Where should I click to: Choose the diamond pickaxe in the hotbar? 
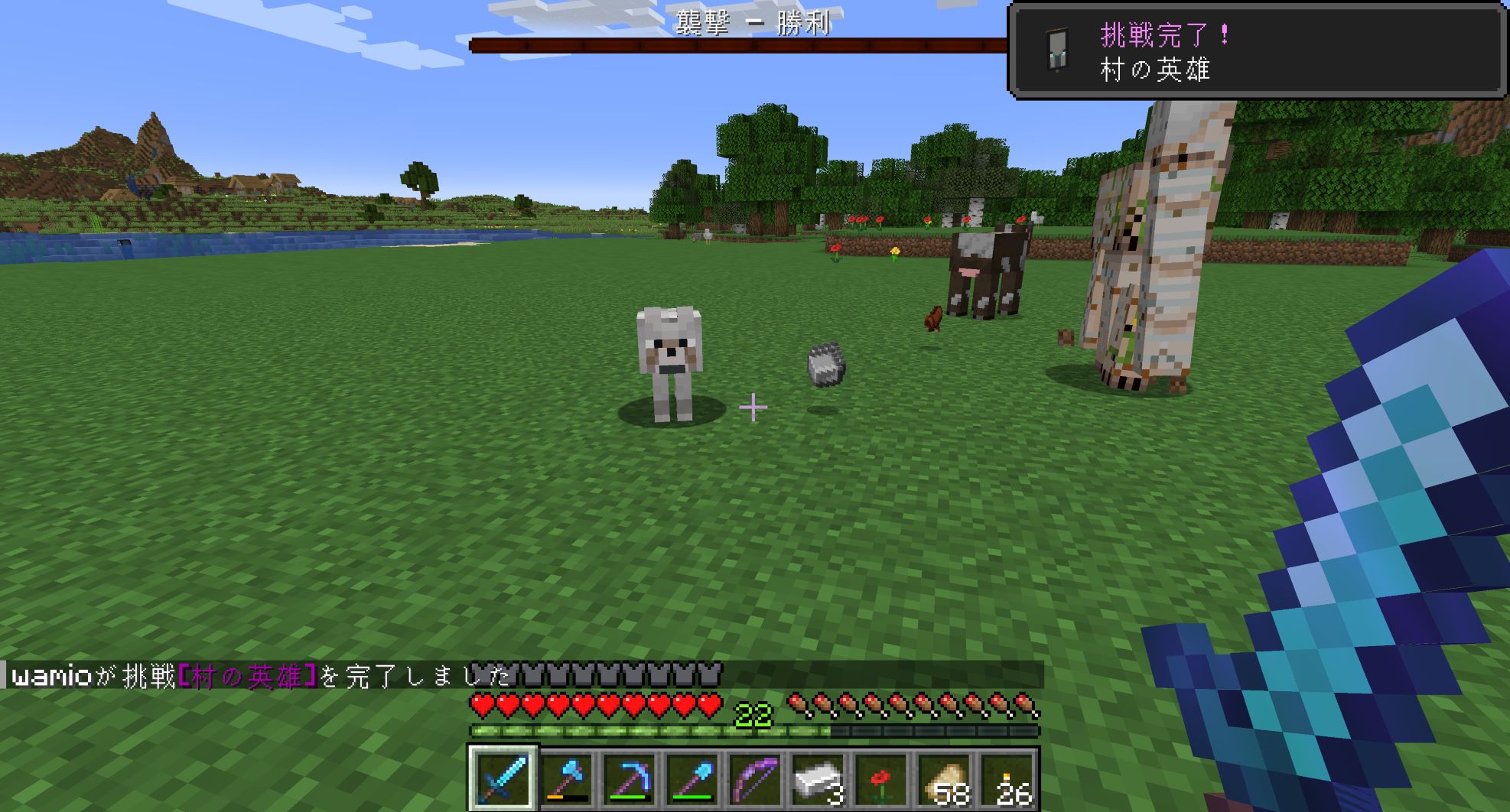coord(630,778)
